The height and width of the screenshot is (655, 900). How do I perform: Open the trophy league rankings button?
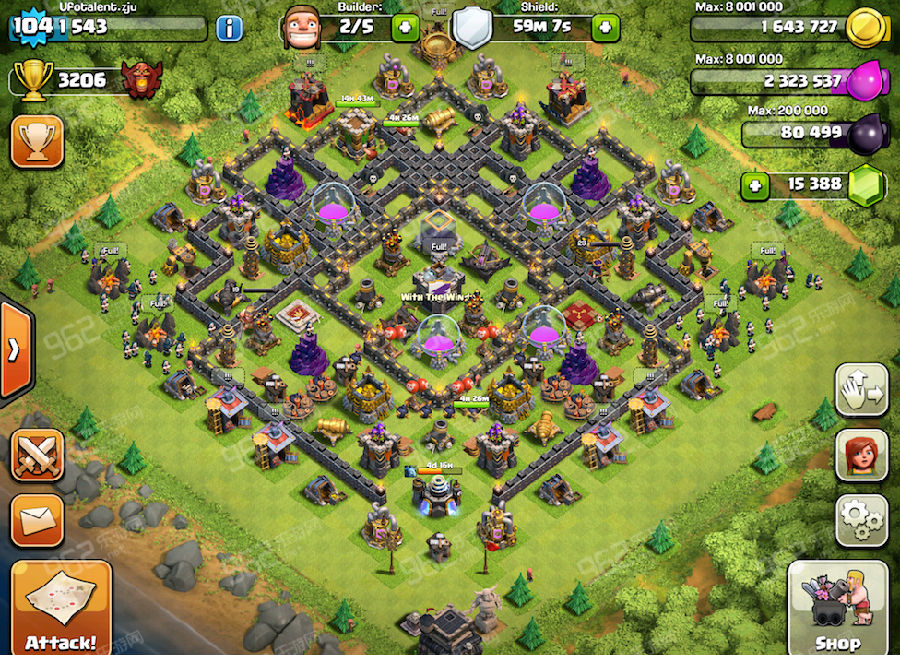click(37, 141)
